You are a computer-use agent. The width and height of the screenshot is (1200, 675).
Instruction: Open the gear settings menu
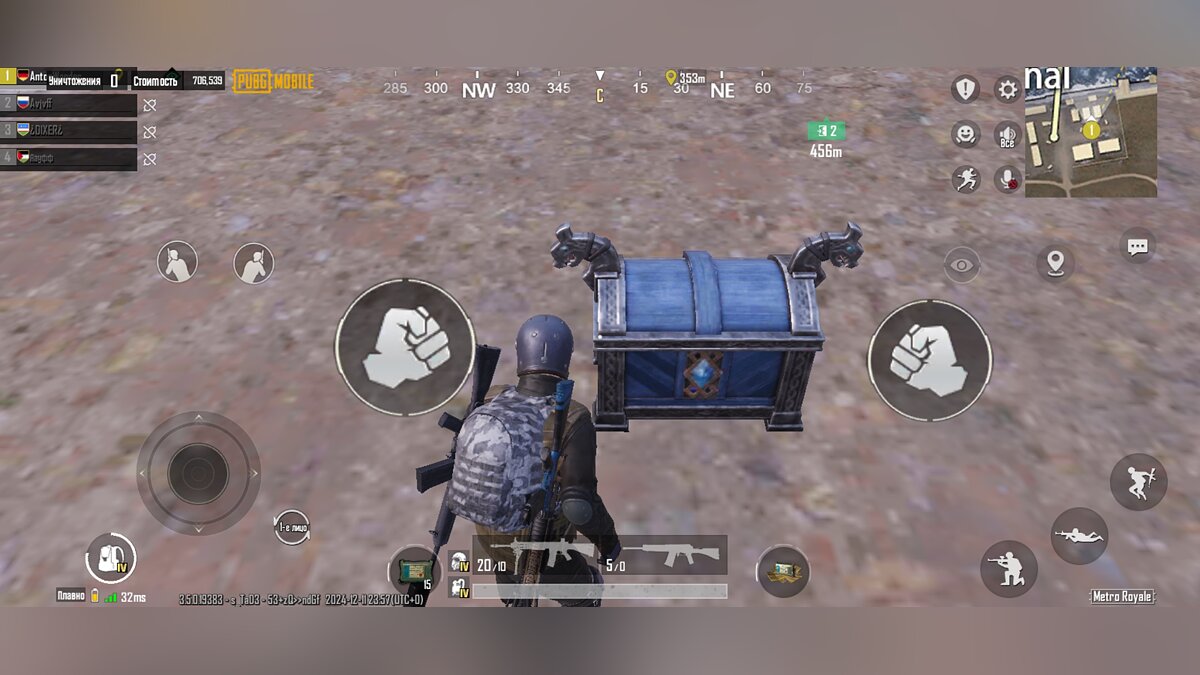1007,90
